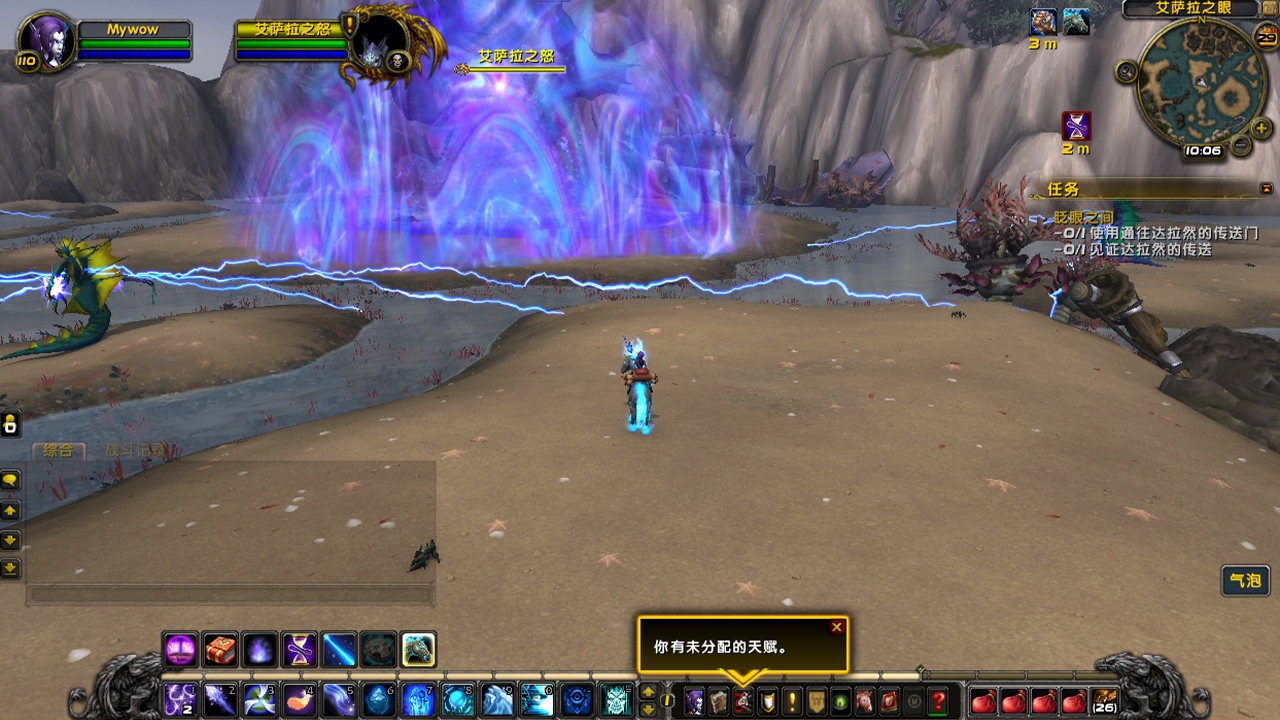The width and height of the screenshot is (1280, 720).
Task: Open the quest log exclamation button
Action: tap(792, 701)
